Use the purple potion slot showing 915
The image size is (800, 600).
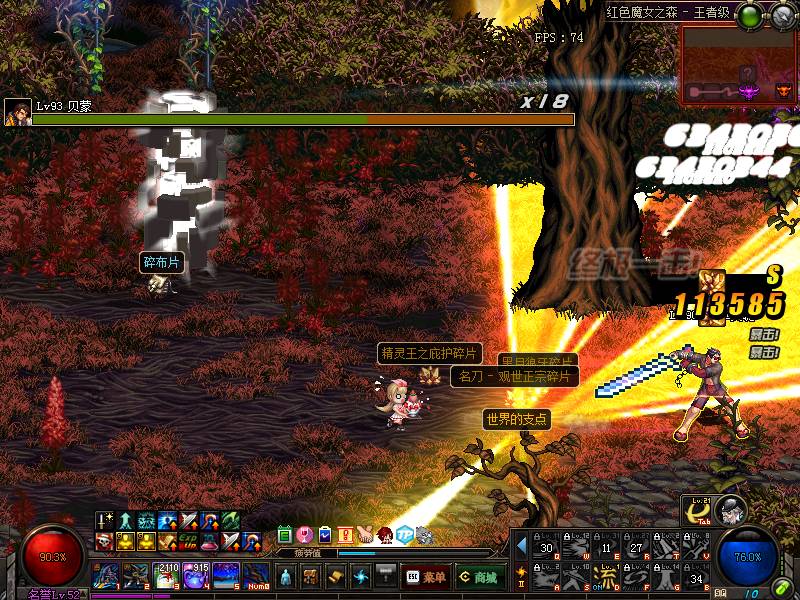195,577
